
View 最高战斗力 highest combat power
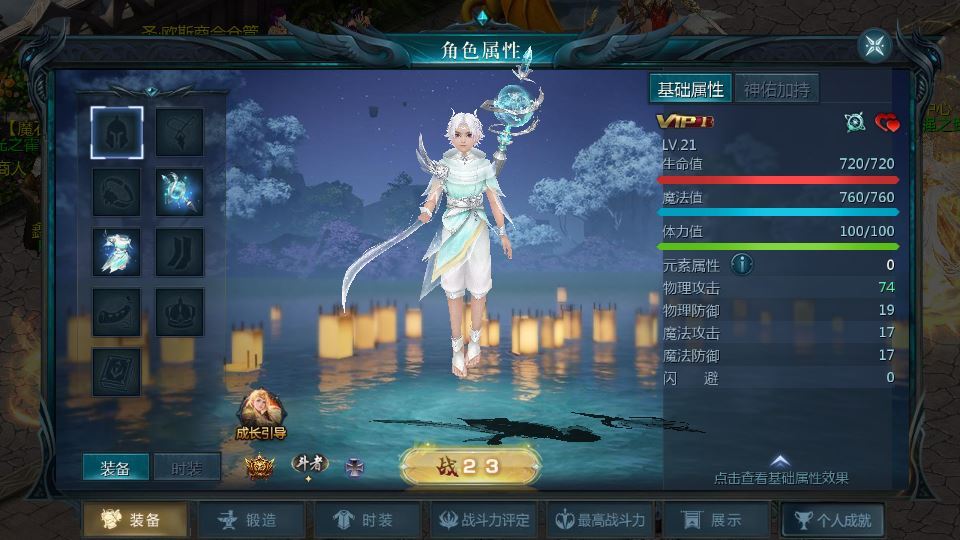point(601,520)
